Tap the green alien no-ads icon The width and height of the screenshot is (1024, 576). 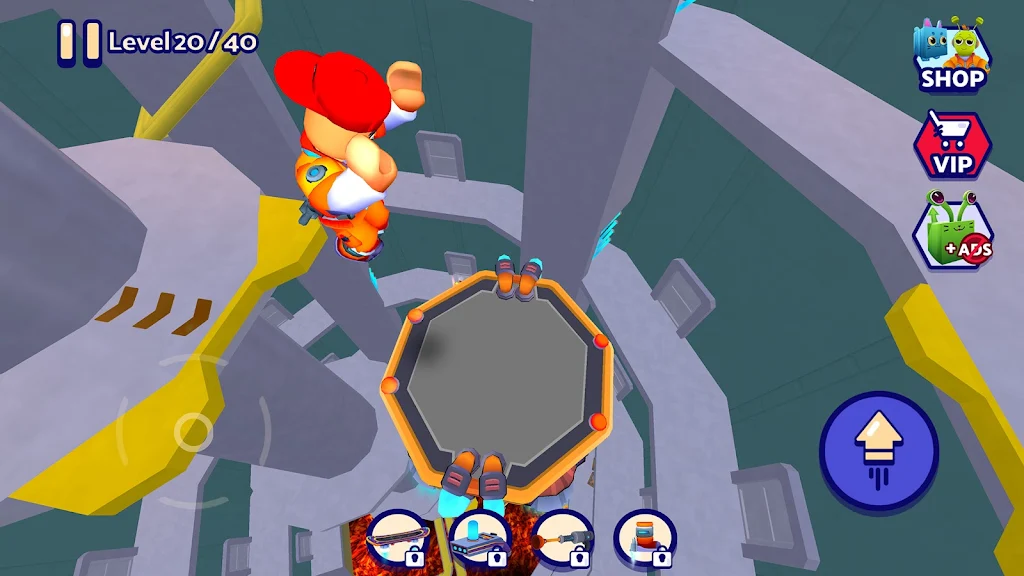tap(952, 234)
